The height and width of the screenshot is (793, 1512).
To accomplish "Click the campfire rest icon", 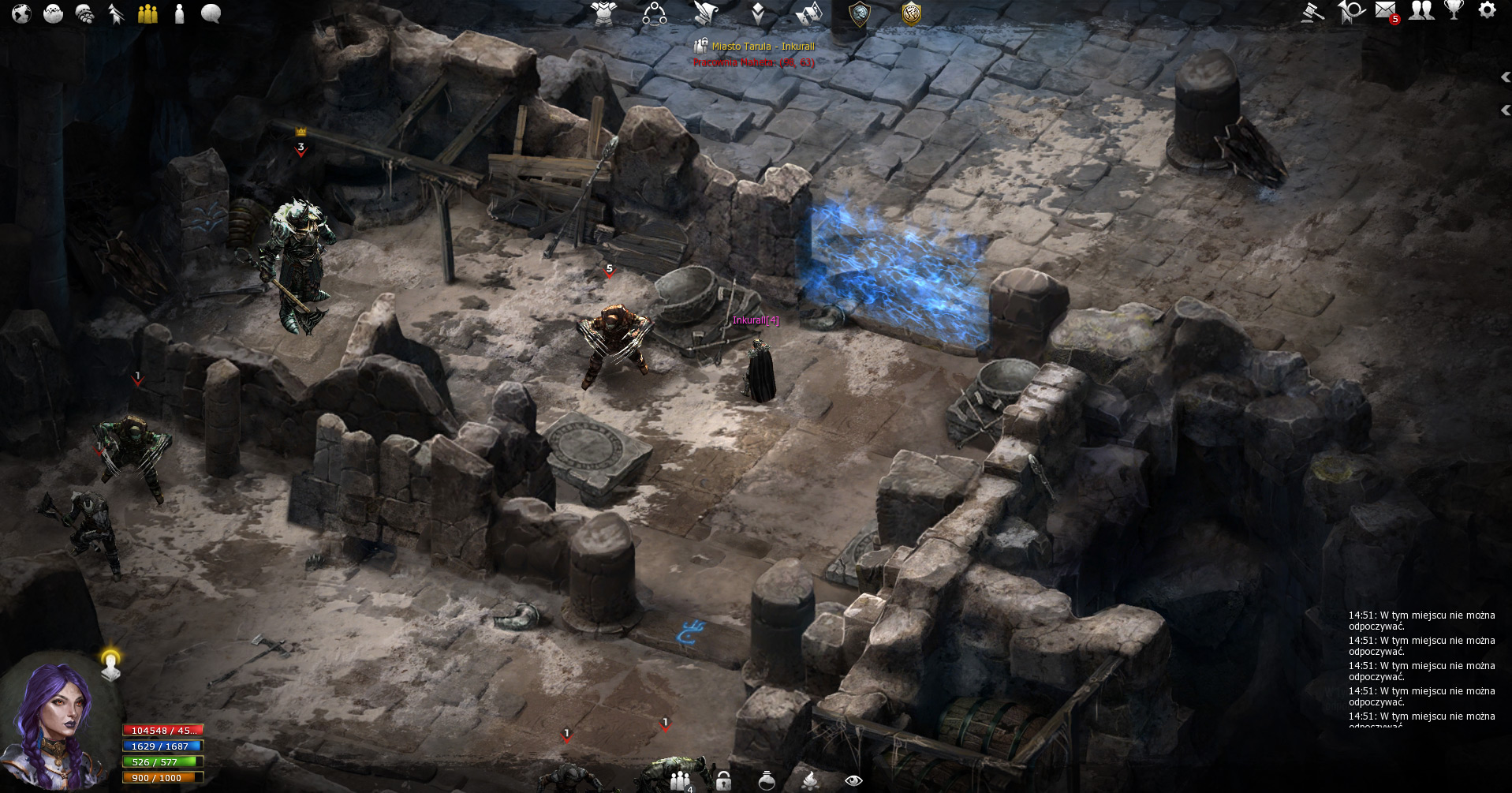I will (x=809, y=780).
